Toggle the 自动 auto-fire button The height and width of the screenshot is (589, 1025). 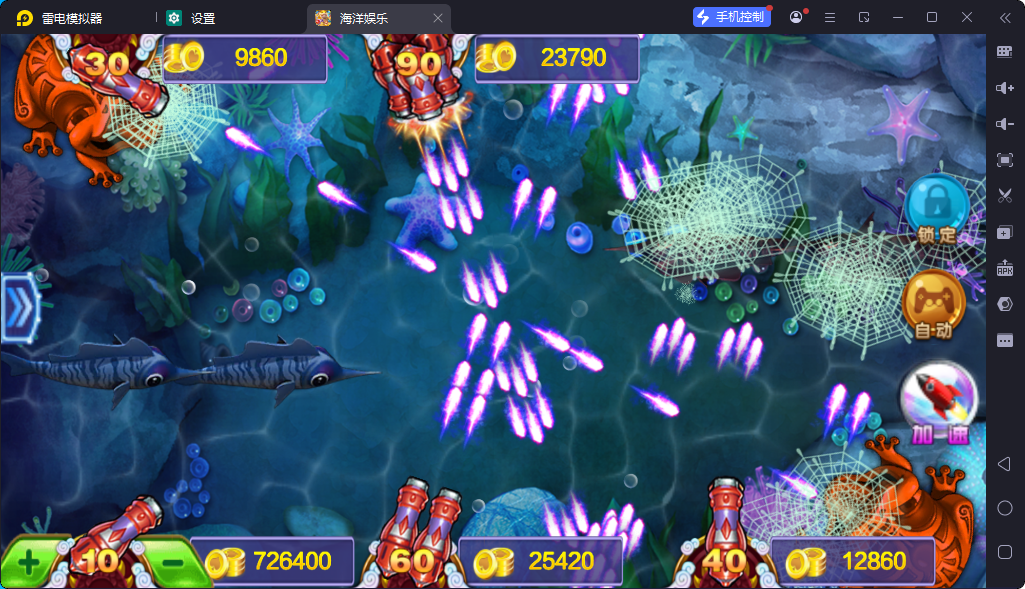point(933,303)
